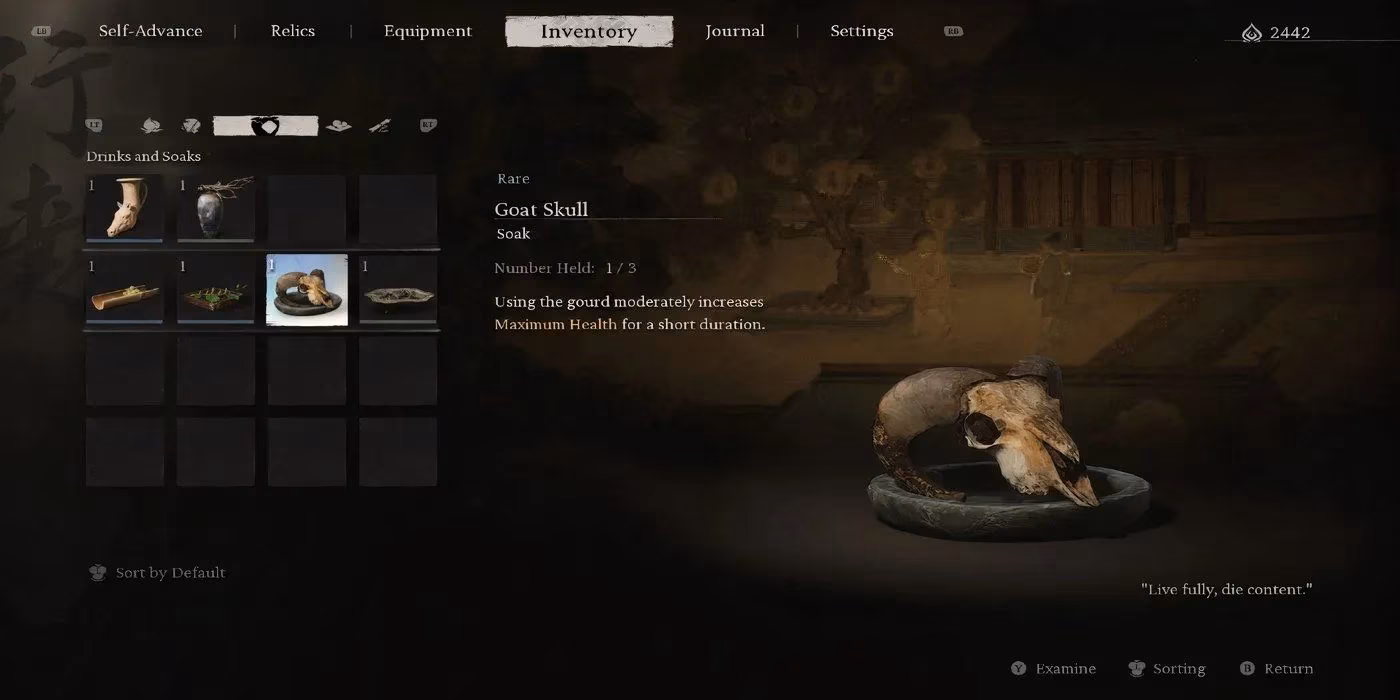Screen dimensions: 1400x700
Task: Select the Inventory tab
Action: [588, 31]
